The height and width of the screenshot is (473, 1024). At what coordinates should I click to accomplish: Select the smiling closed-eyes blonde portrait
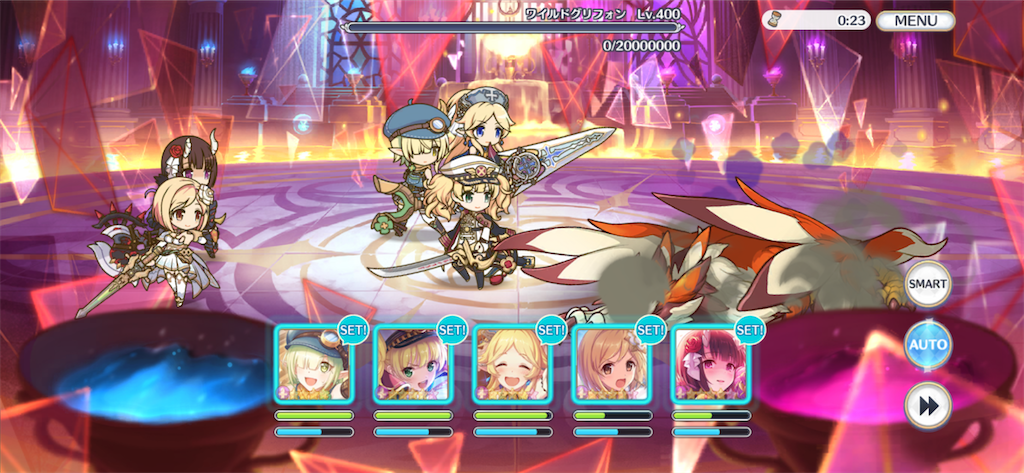click(512, 364)
